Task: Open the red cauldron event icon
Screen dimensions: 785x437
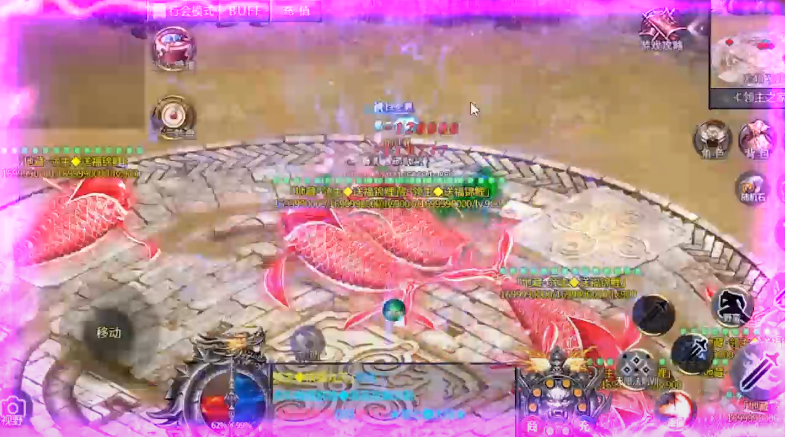Action: pos(174,48)
